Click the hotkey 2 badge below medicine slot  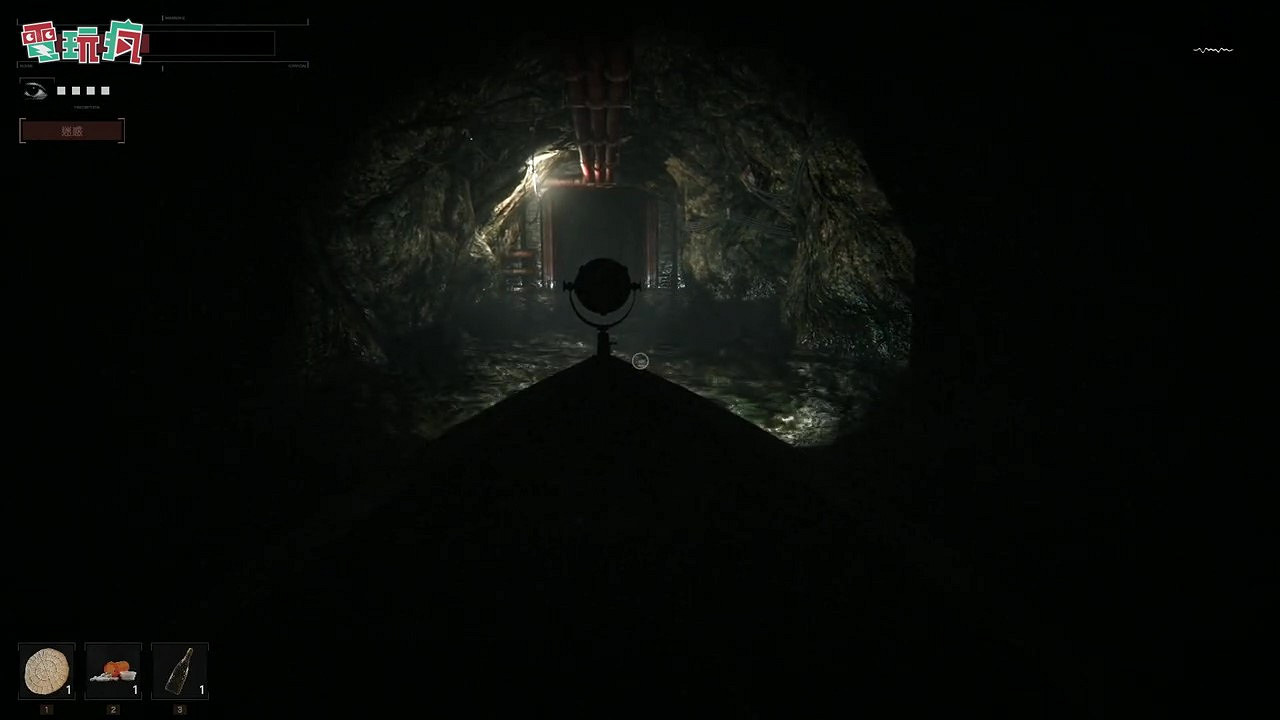point(113,709)
